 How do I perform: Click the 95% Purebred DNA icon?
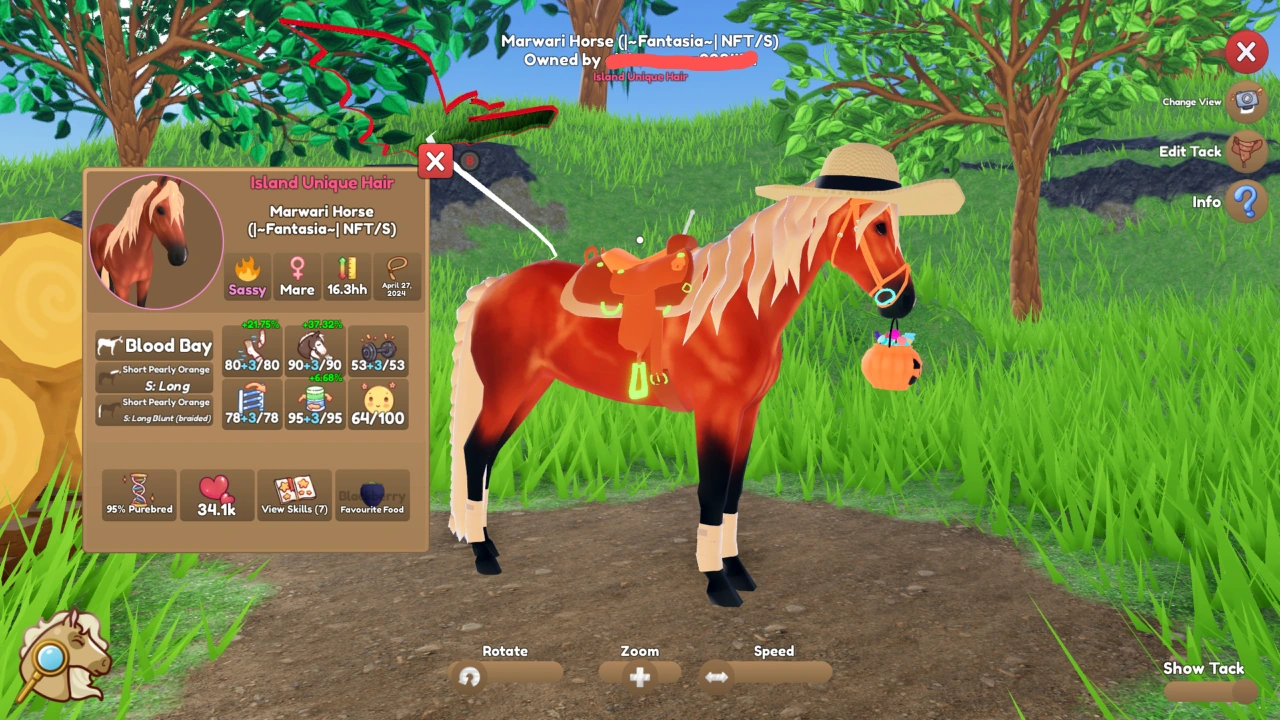coord(139,493)
